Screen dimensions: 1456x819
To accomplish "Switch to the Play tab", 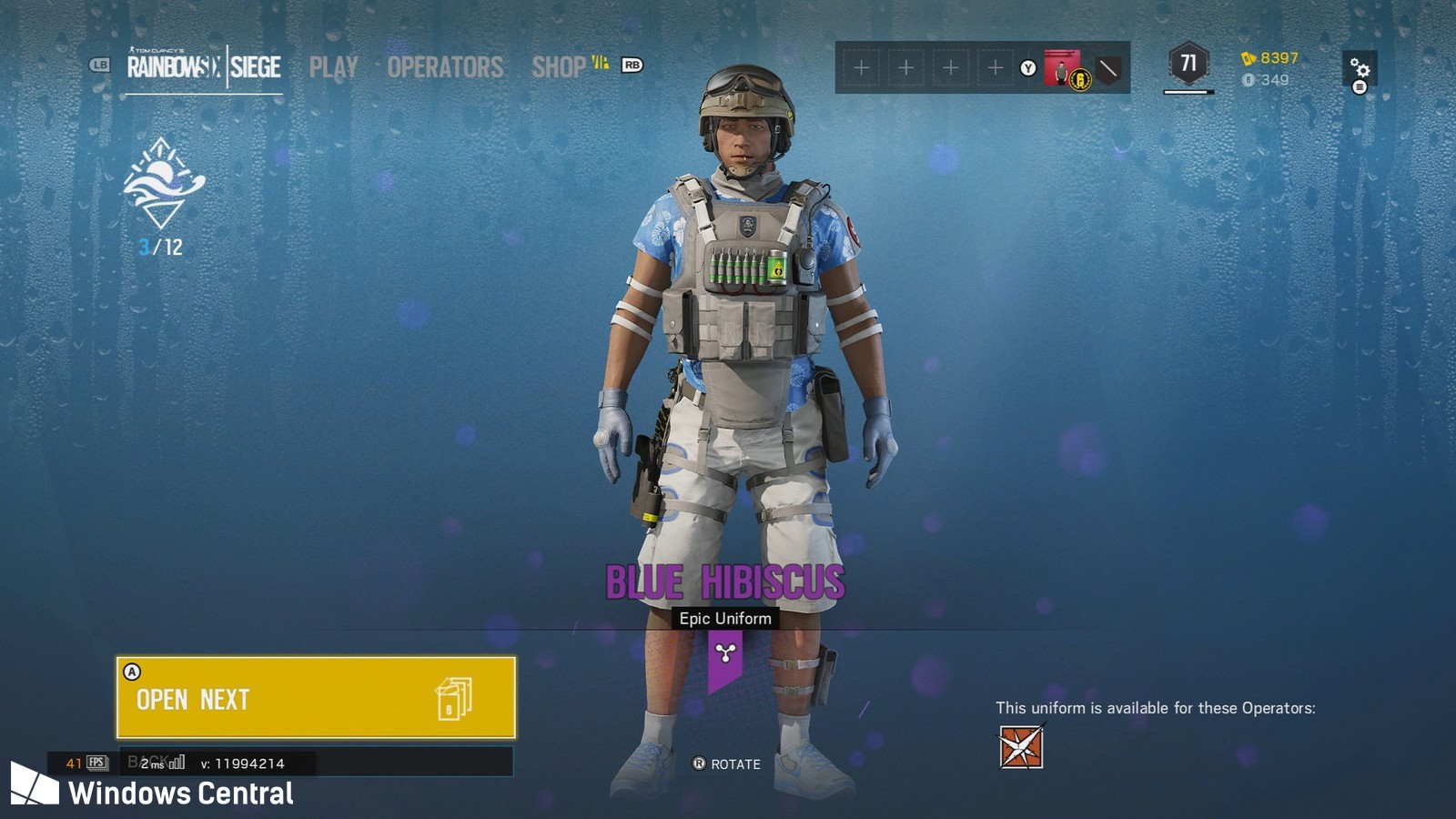I will click(333, 67).
